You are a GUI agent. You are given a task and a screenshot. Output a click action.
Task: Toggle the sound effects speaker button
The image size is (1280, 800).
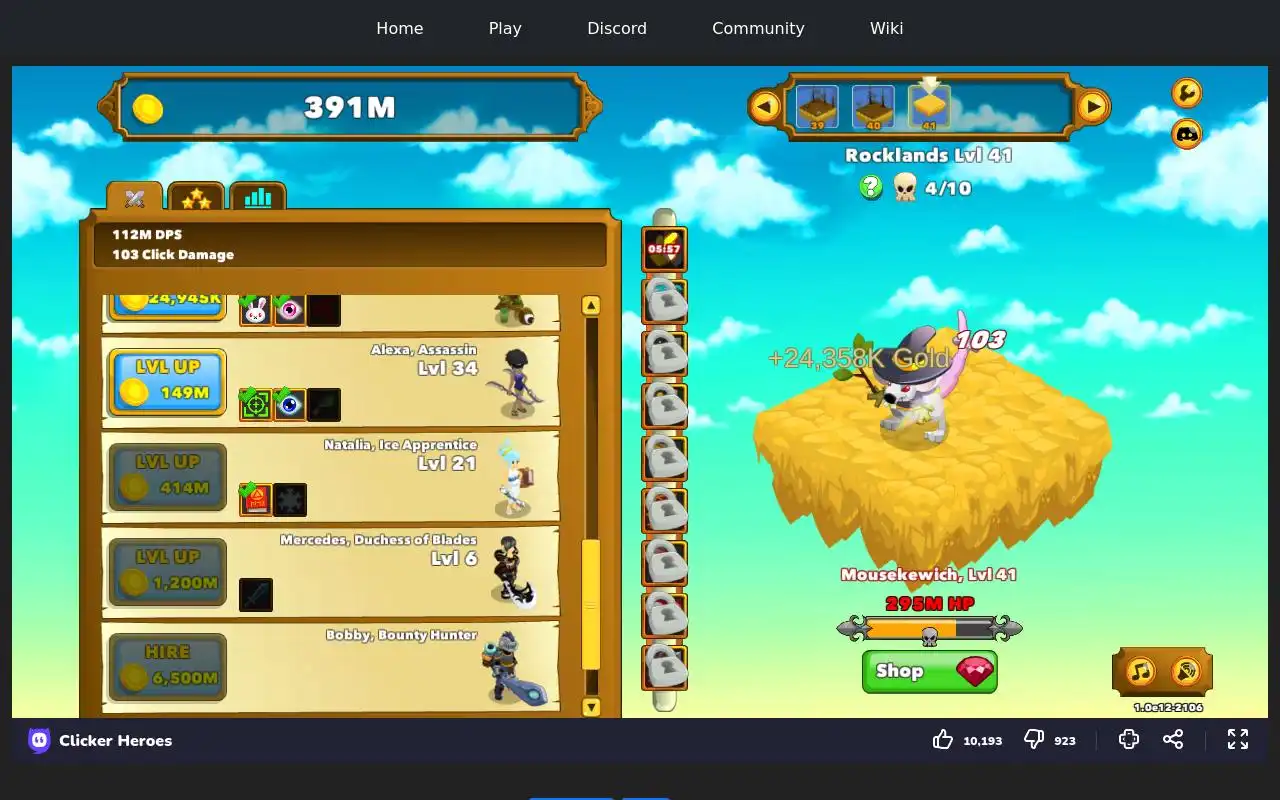pyautogui.click(x=1186, y=671)
